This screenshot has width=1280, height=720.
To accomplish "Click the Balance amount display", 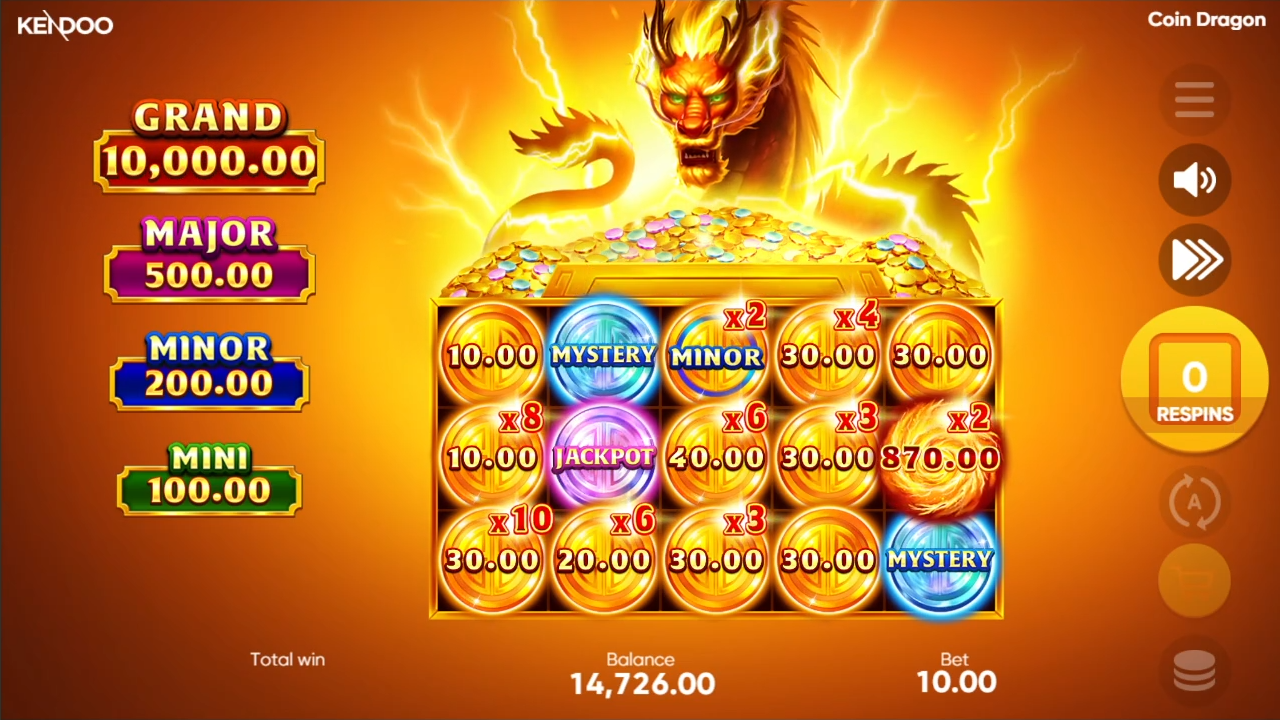I will (640, 683).
